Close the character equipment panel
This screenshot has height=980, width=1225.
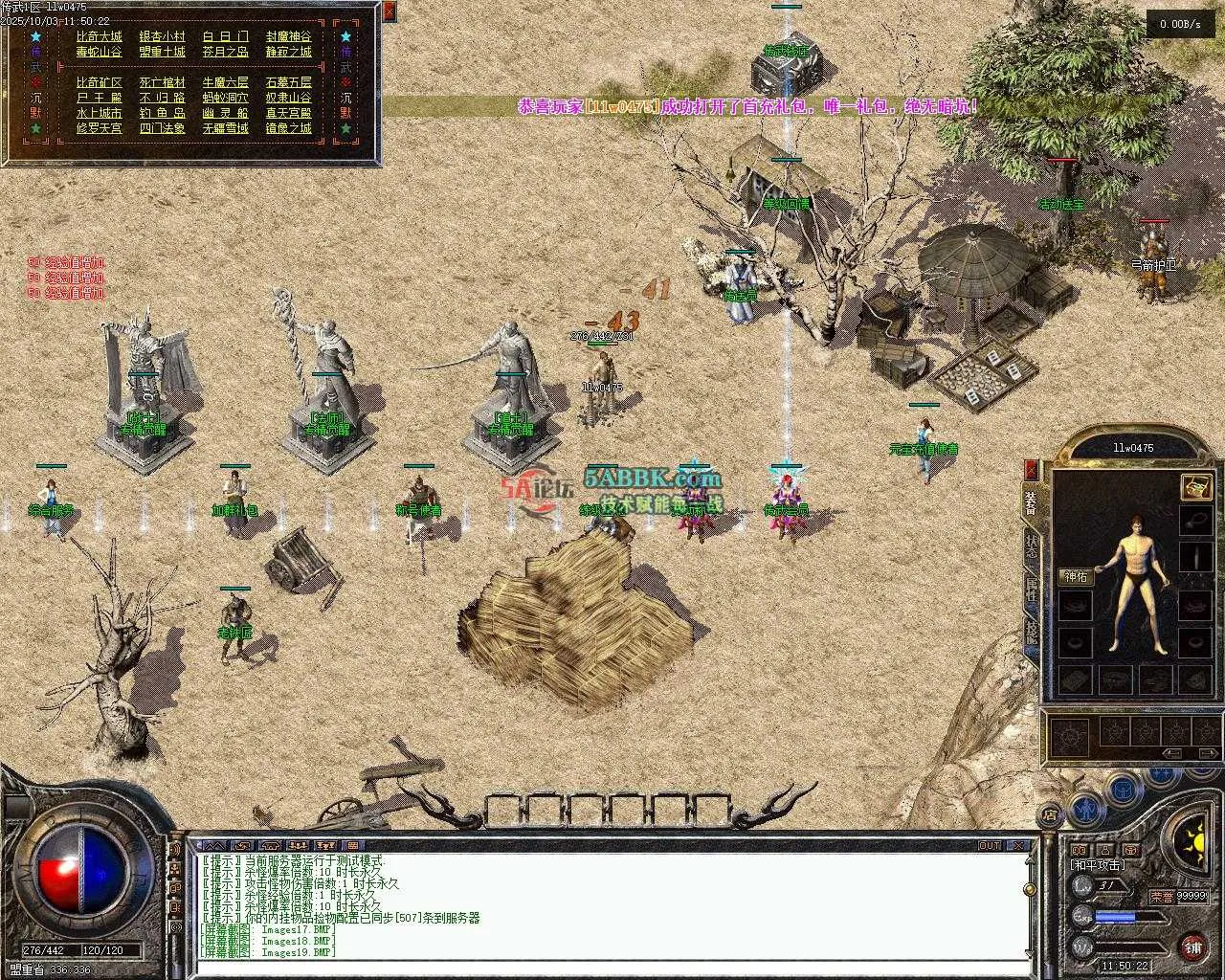click(1031, 469)
